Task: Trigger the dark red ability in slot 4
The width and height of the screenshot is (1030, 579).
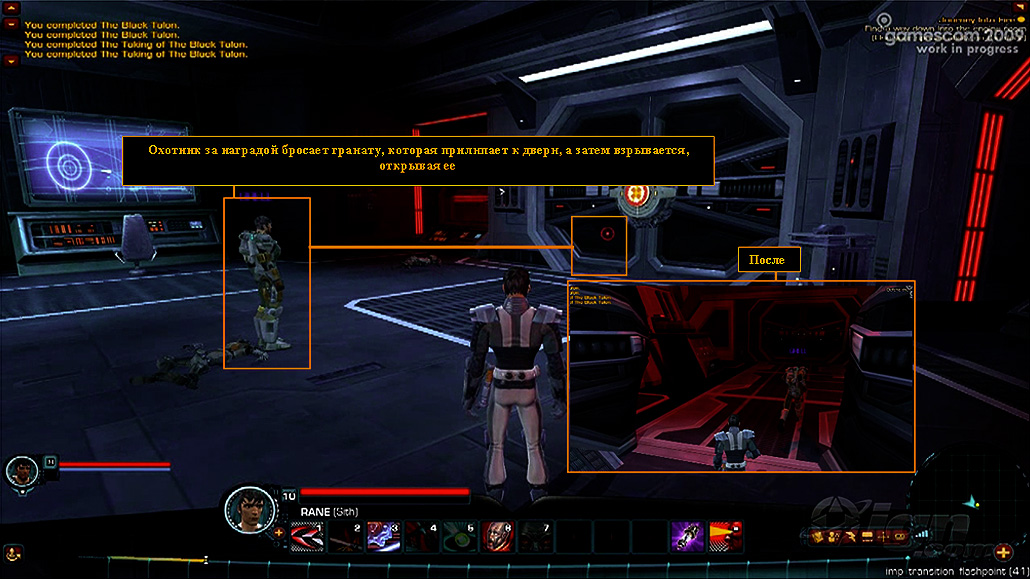Action: 419,536
